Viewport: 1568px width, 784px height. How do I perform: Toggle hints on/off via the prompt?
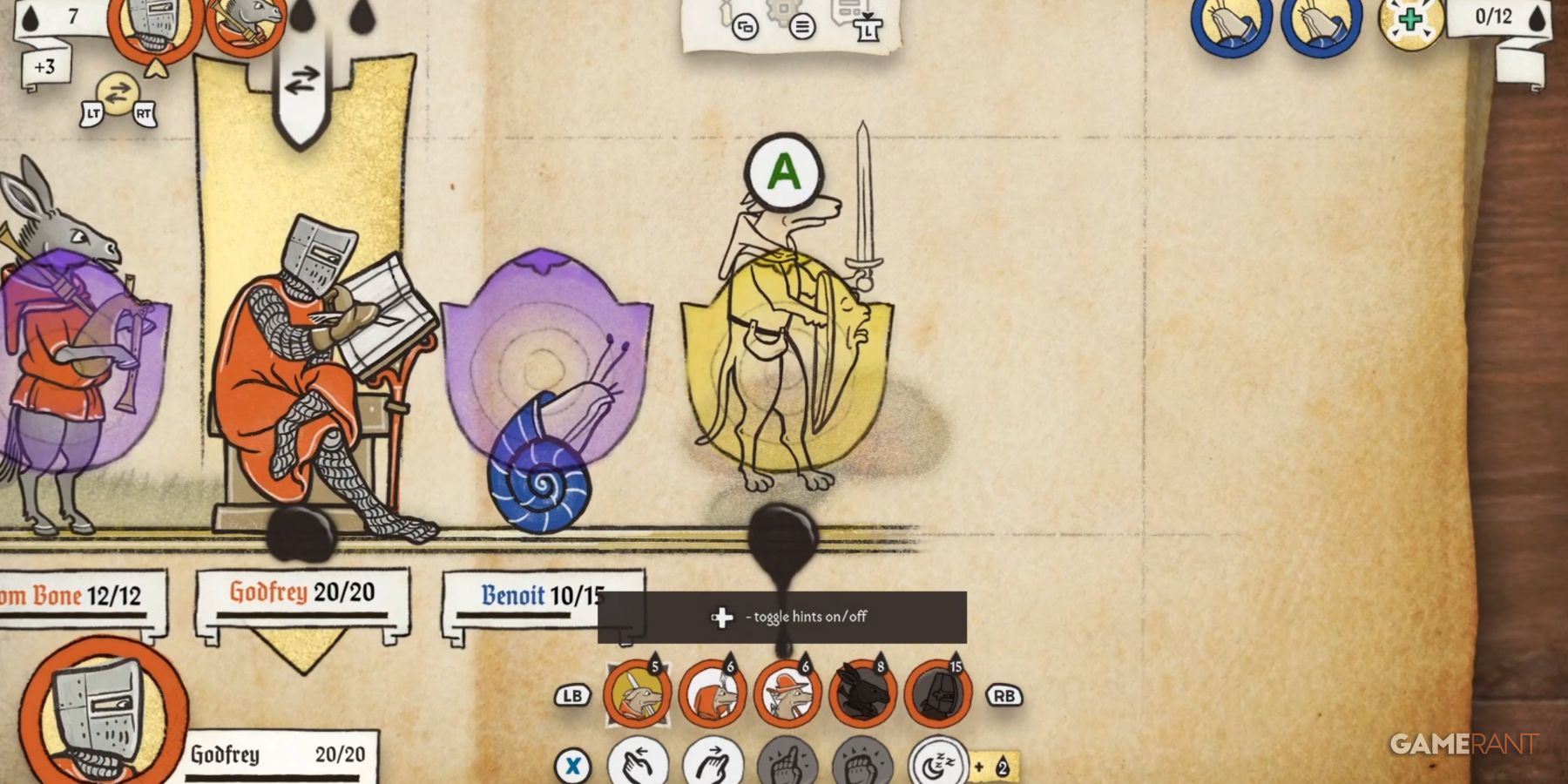[x=784, y=617]
